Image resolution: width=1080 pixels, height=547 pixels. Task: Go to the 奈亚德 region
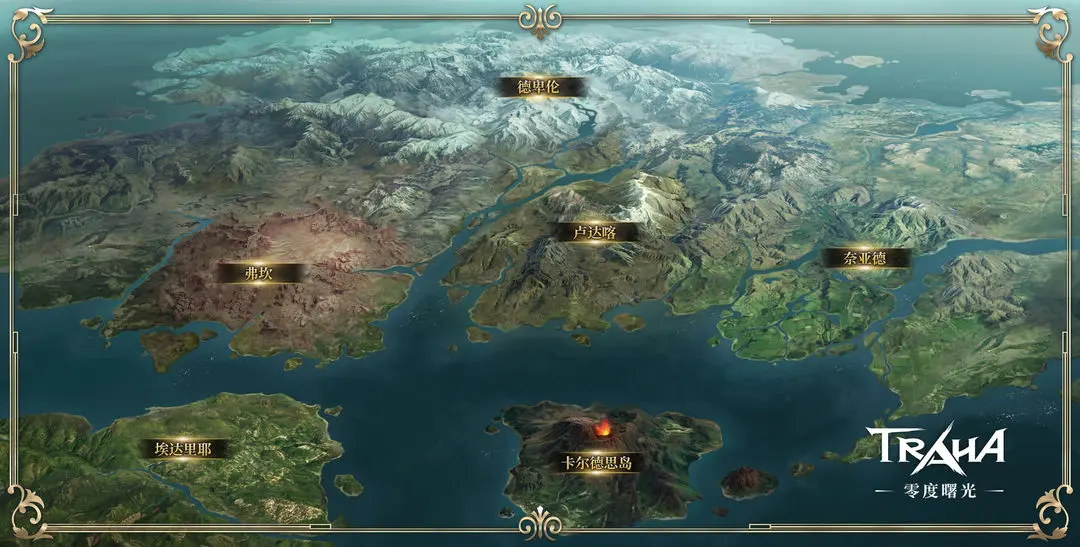pyautogui.click(x=865, y=258)
